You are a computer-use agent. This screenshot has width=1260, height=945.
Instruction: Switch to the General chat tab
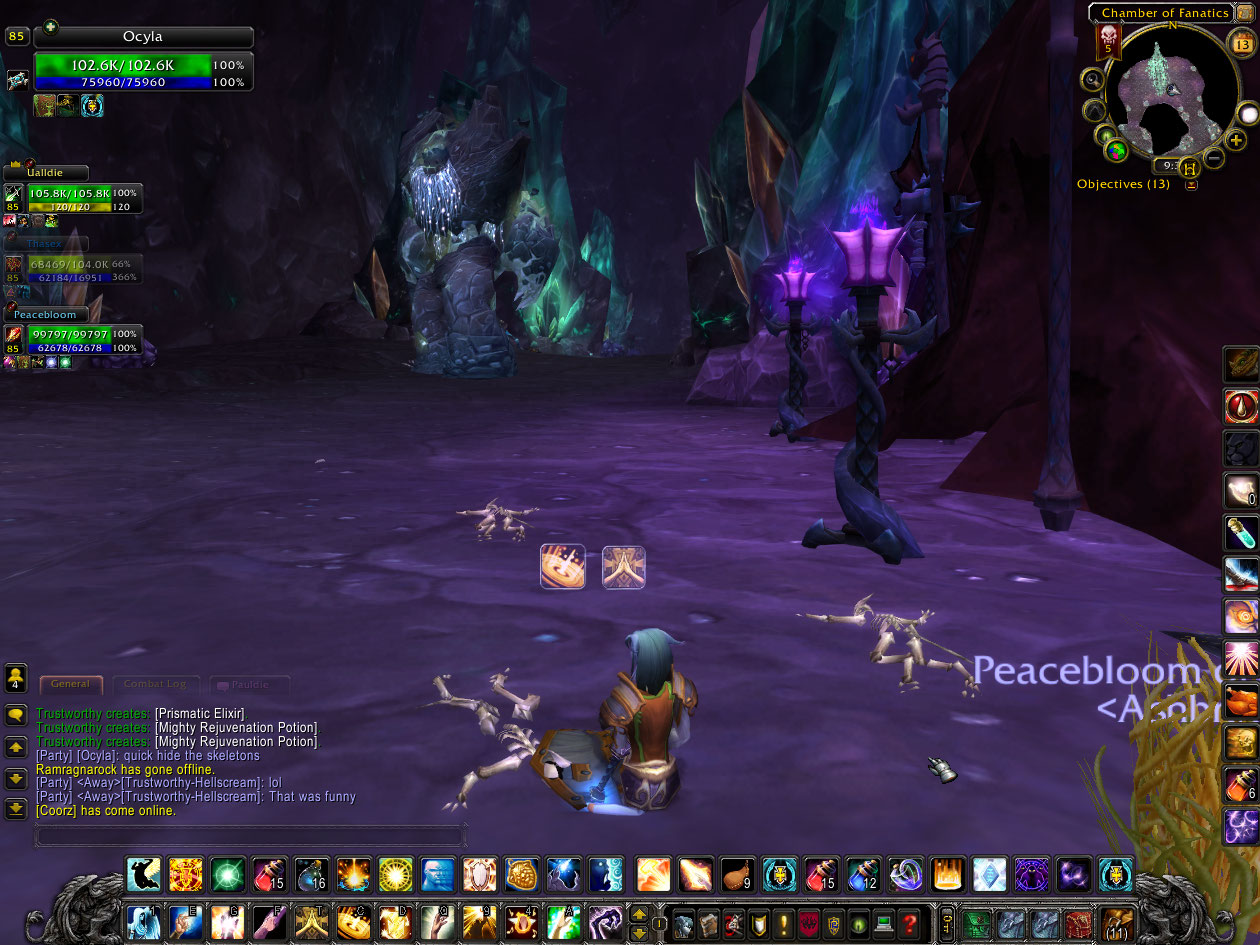pyautogui.click(x=71, y=684)
